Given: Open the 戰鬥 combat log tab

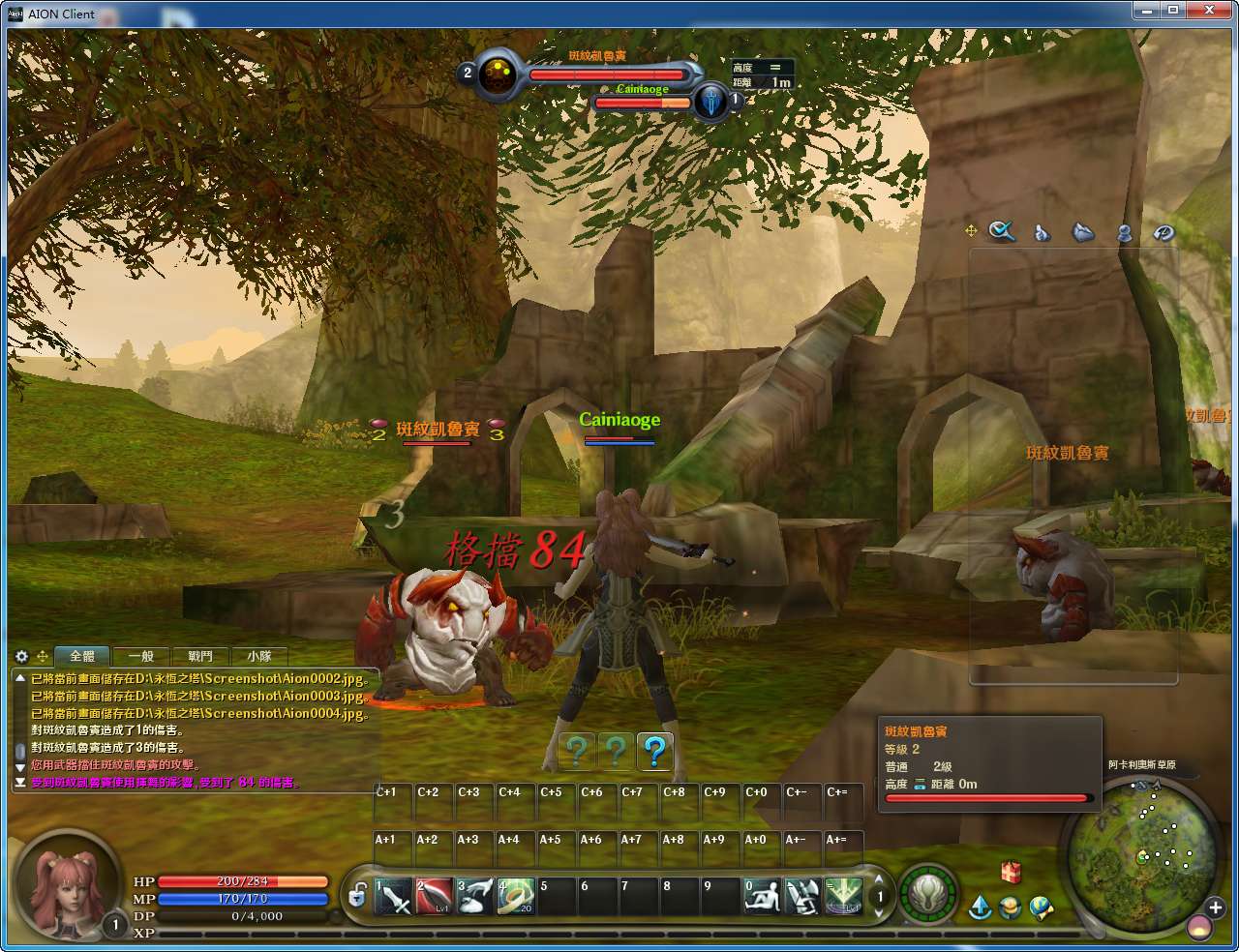Looking at the screenshot, I should tap(200, 656).
